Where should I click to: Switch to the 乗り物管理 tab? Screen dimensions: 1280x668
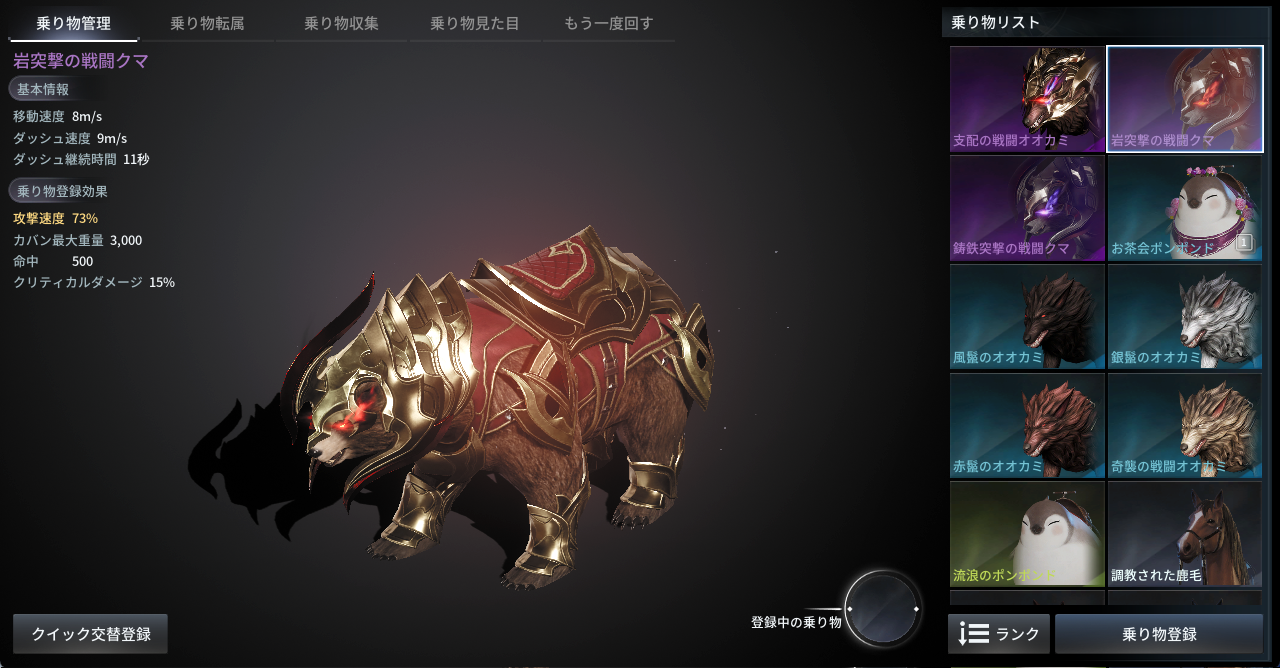coord(73,24)
